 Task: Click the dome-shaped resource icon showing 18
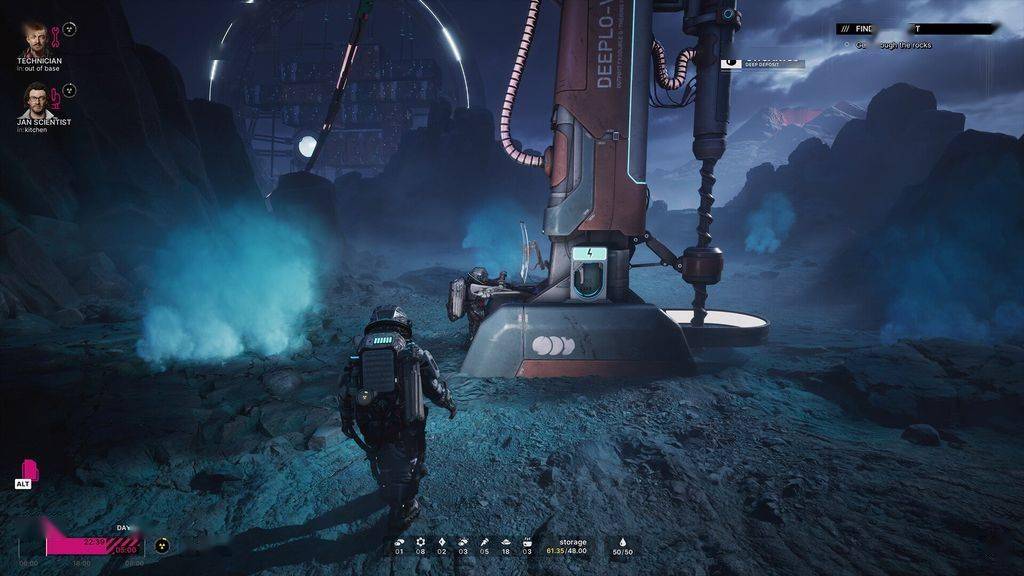click(505, 542)
